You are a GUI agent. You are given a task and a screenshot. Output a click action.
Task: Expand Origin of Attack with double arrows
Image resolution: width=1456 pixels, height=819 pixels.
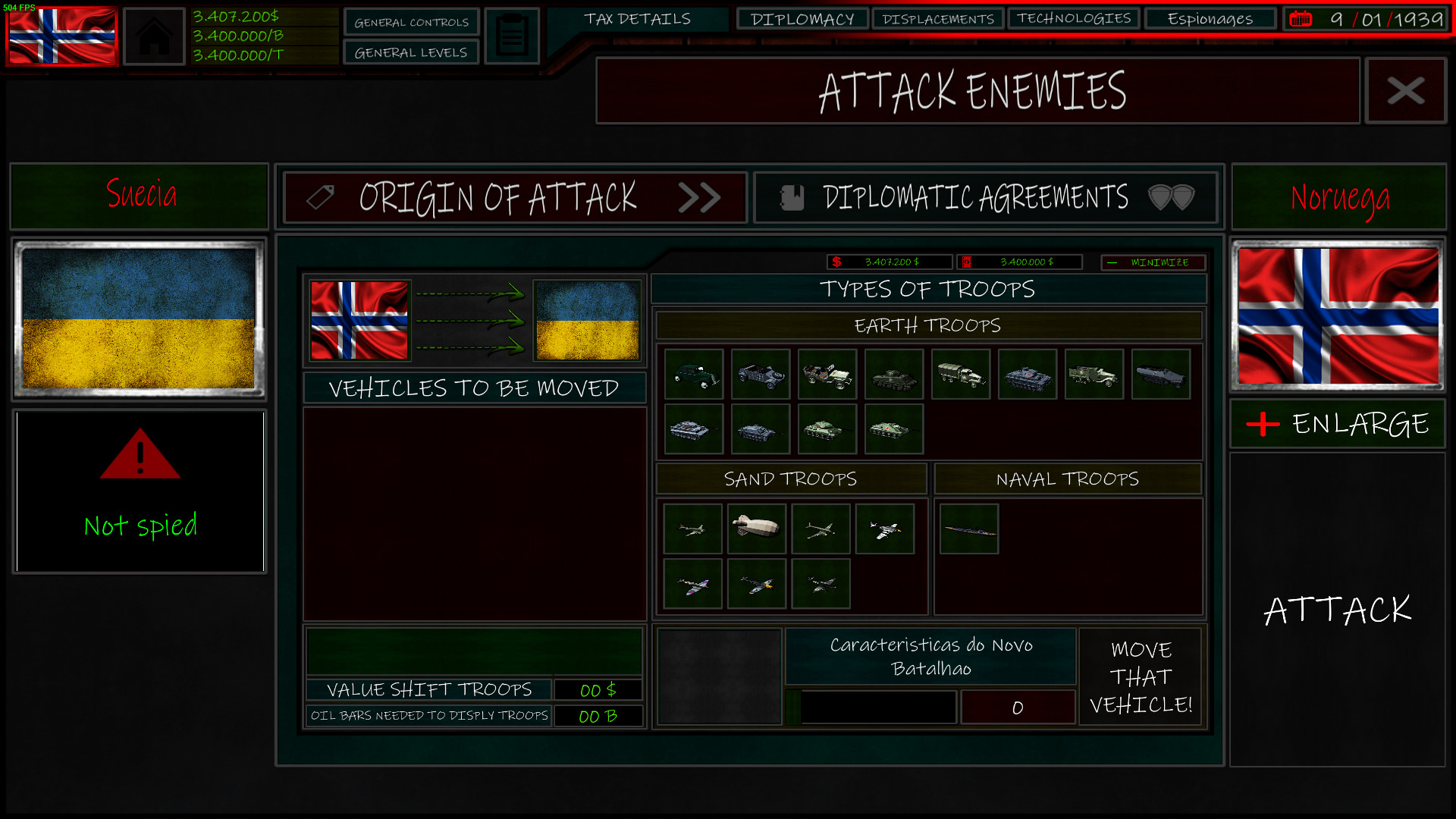click(x=701, y=198)
